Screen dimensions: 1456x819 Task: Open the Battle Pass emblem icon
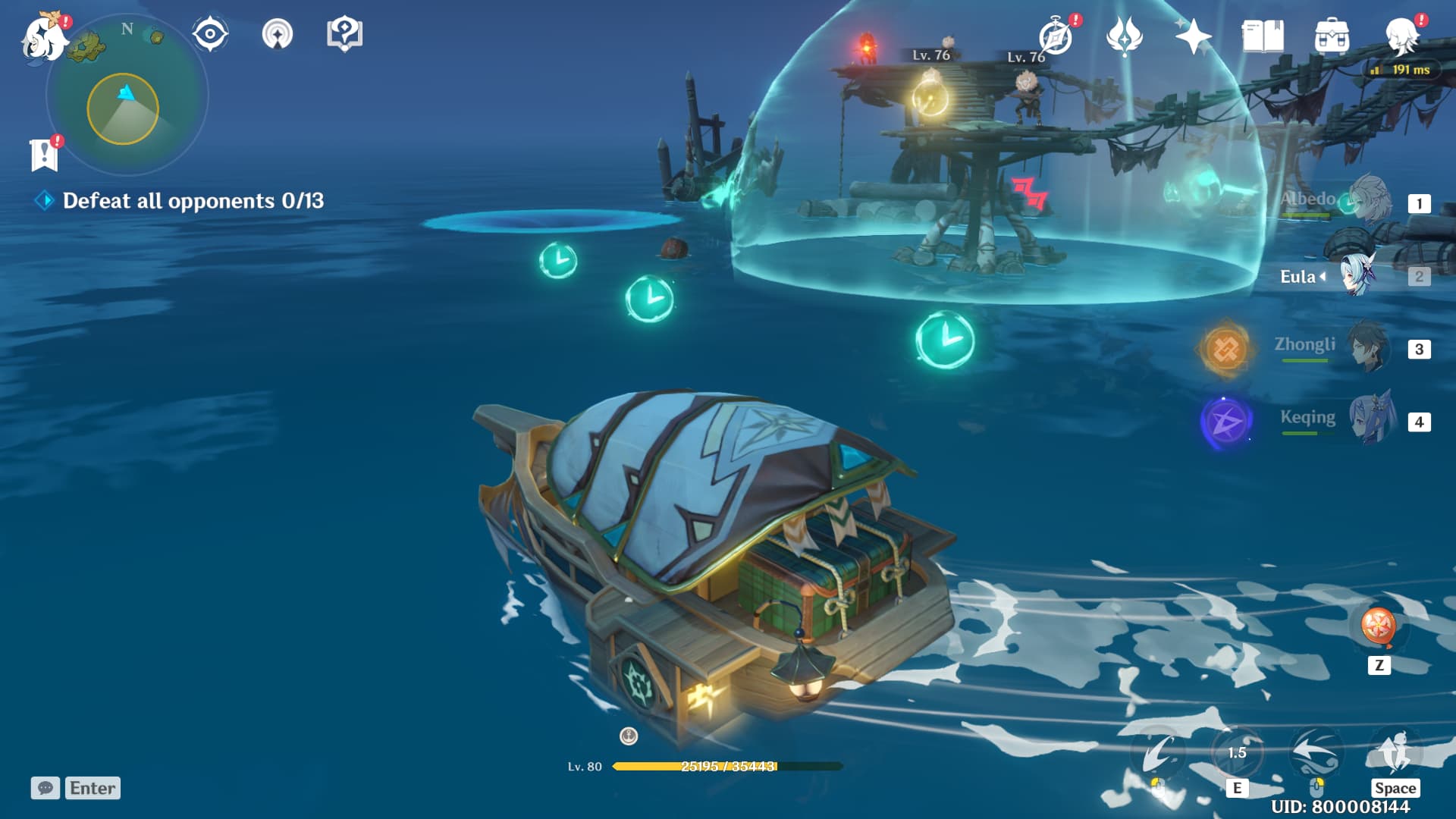tap(1126, 34)
